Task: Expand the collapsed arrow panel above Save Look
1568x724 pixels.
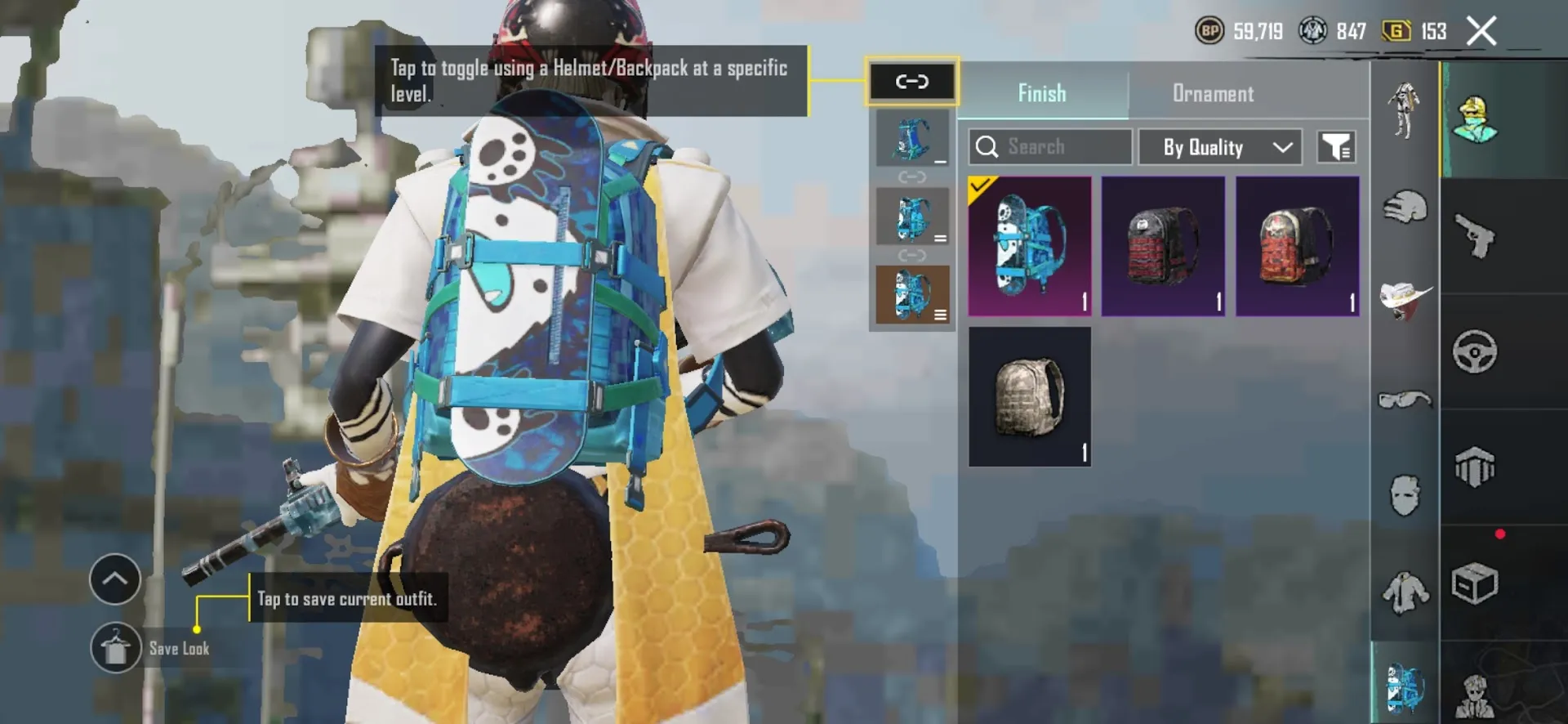Action: click(x=114, y=580)
